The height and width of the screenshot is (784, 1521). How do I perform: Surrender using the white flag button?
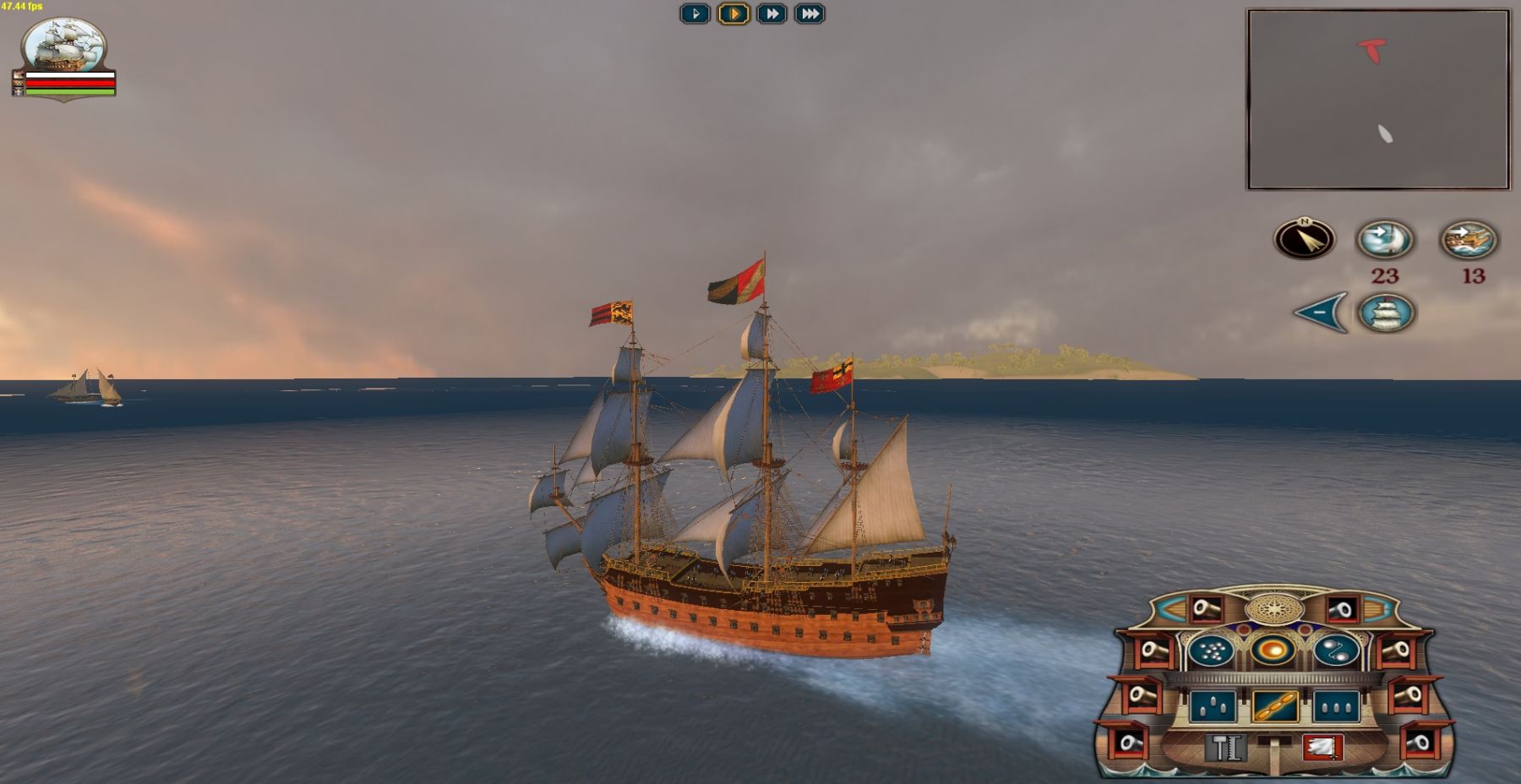pos(1322,748)
